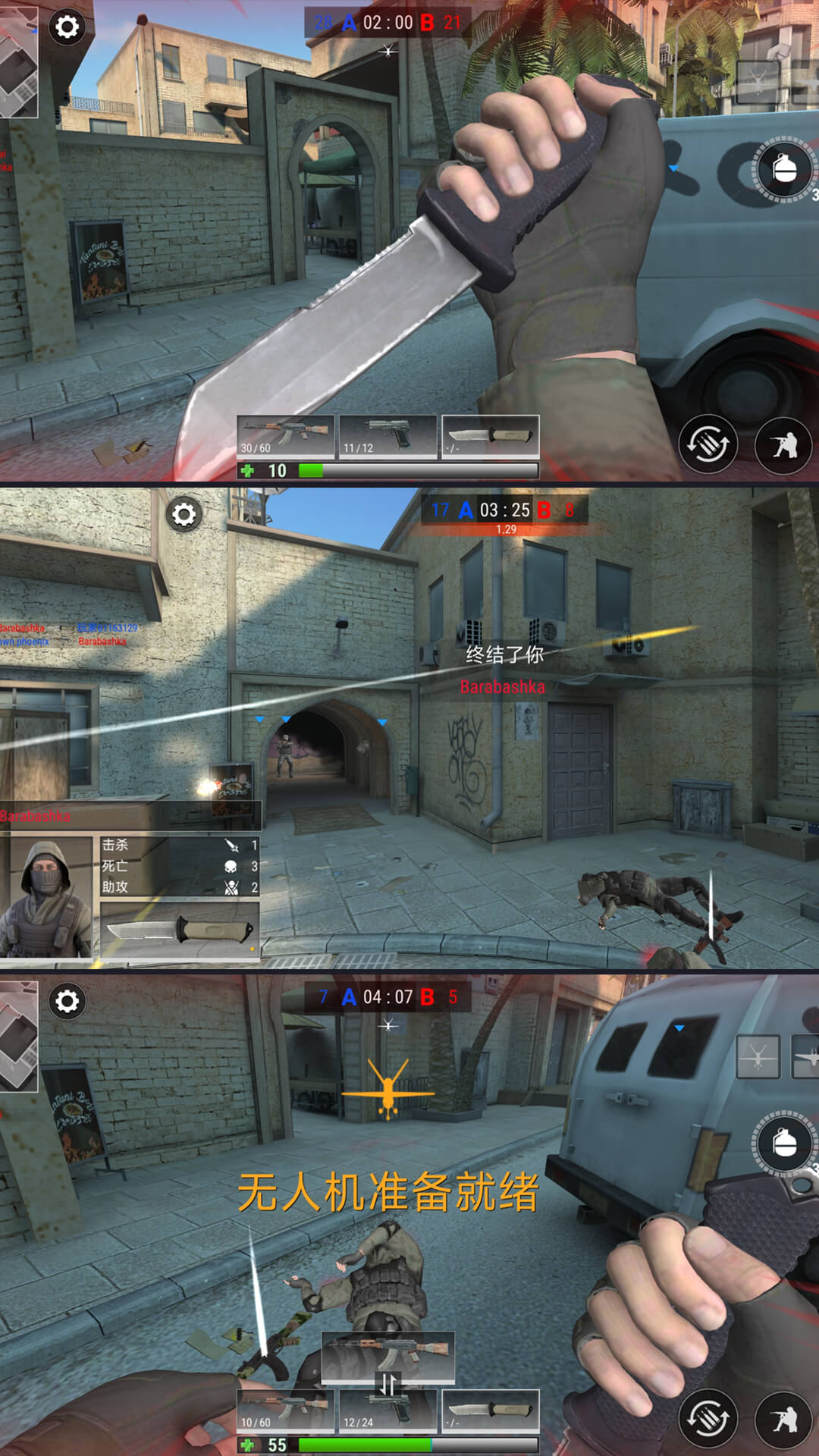Open settings gear in the 04:07 match view
819x1456 pixels.
(x=67, y=1002)
